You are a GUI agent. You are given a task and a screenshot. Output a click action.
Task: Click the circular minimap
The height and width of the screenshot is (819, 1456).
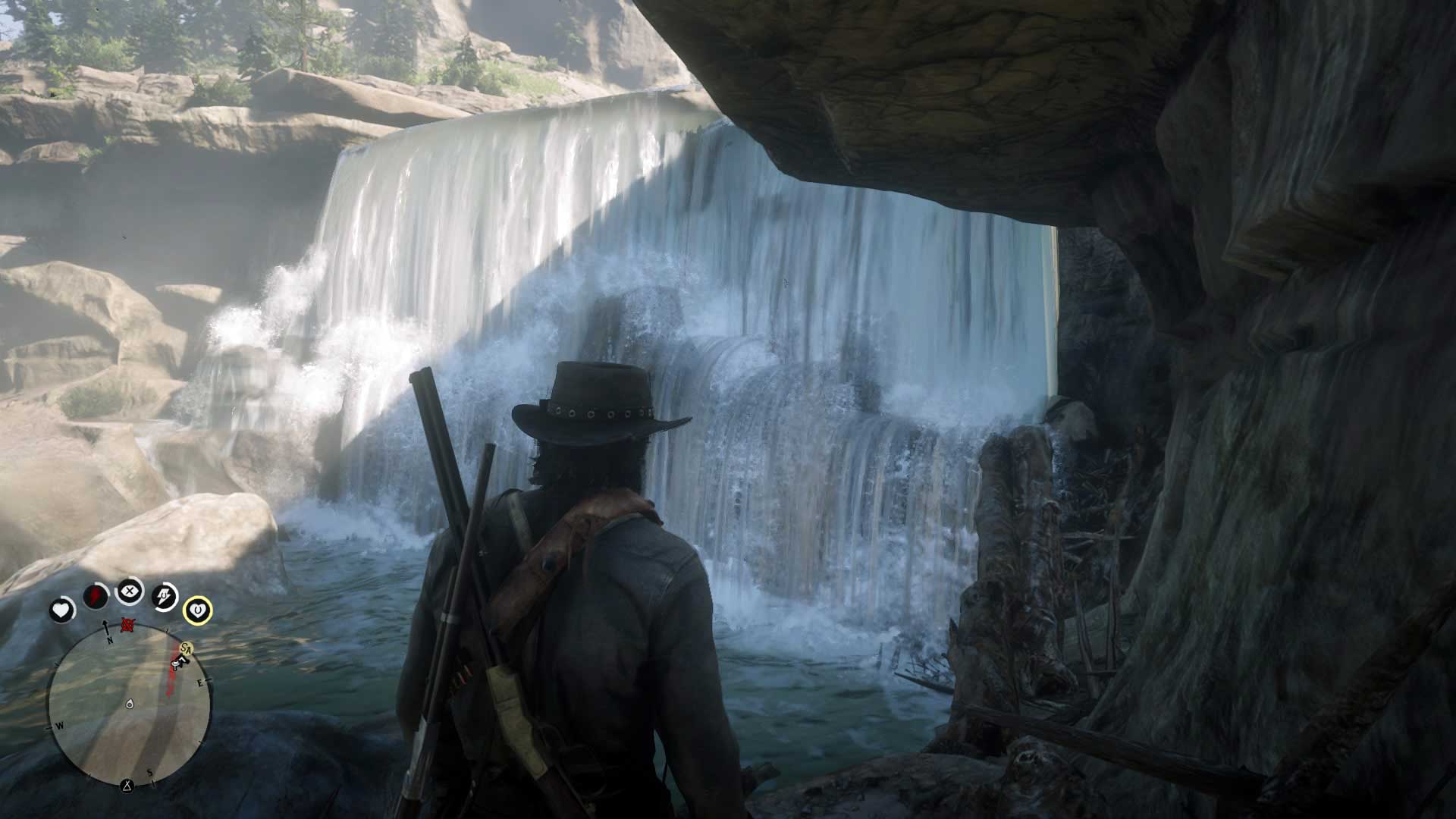[x=129, y=705]
